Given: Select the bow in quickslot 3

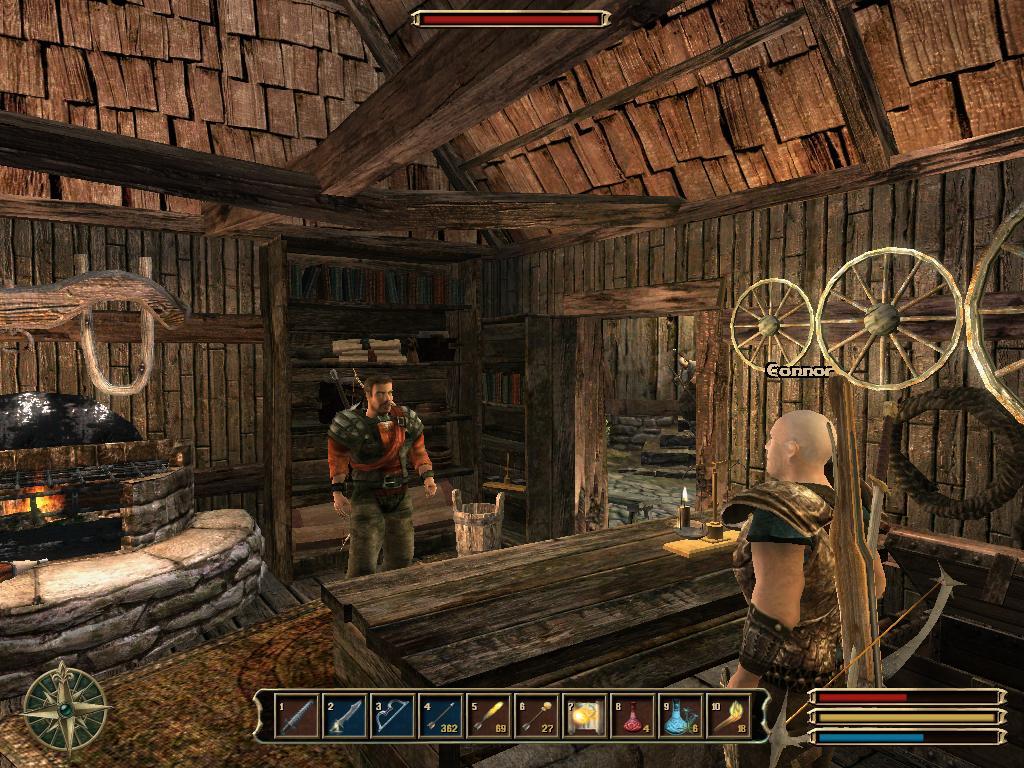Looking at the screenshot, I should 393,717.
